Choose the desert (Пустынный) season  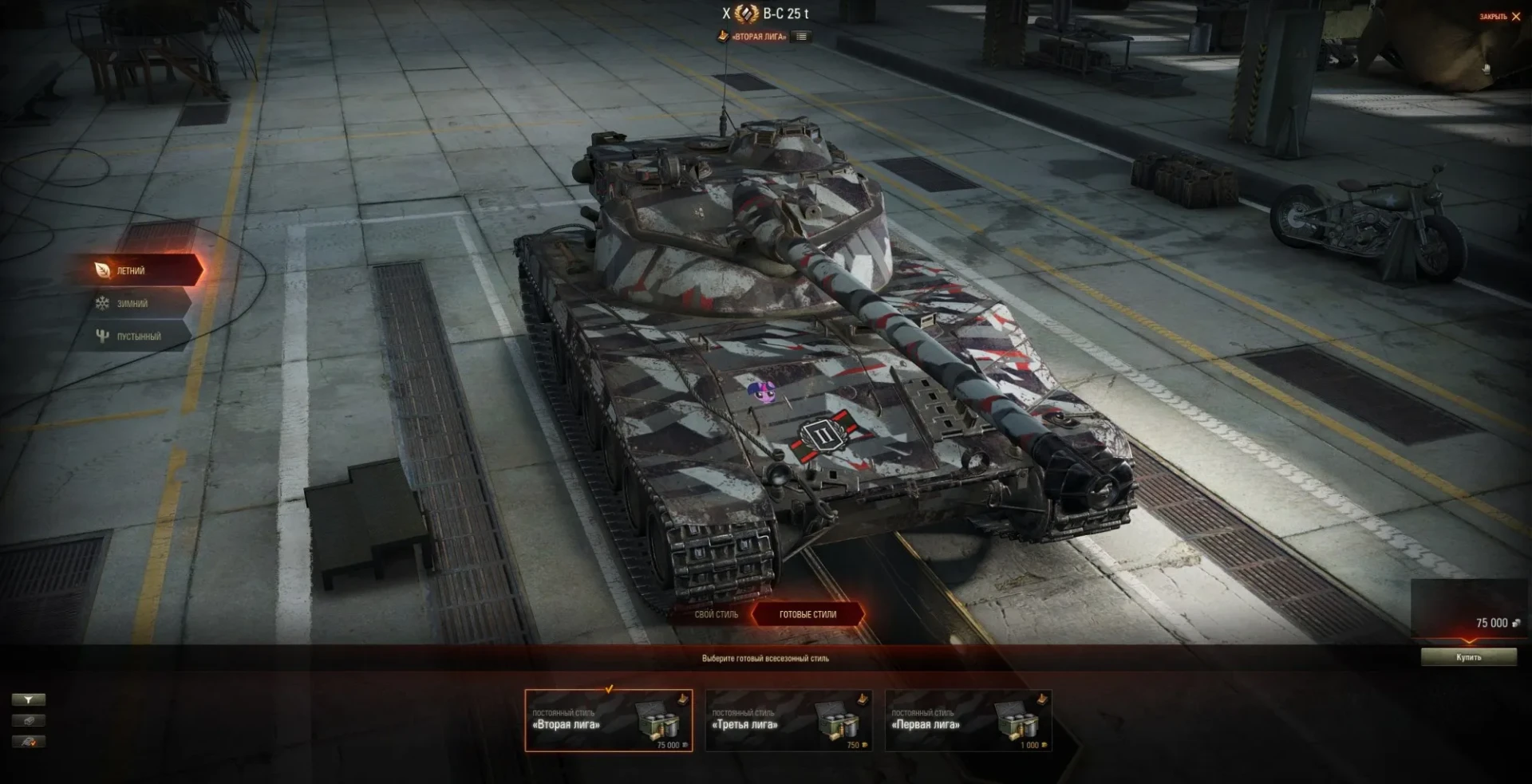pyautogui.click(x=137, y=336)
